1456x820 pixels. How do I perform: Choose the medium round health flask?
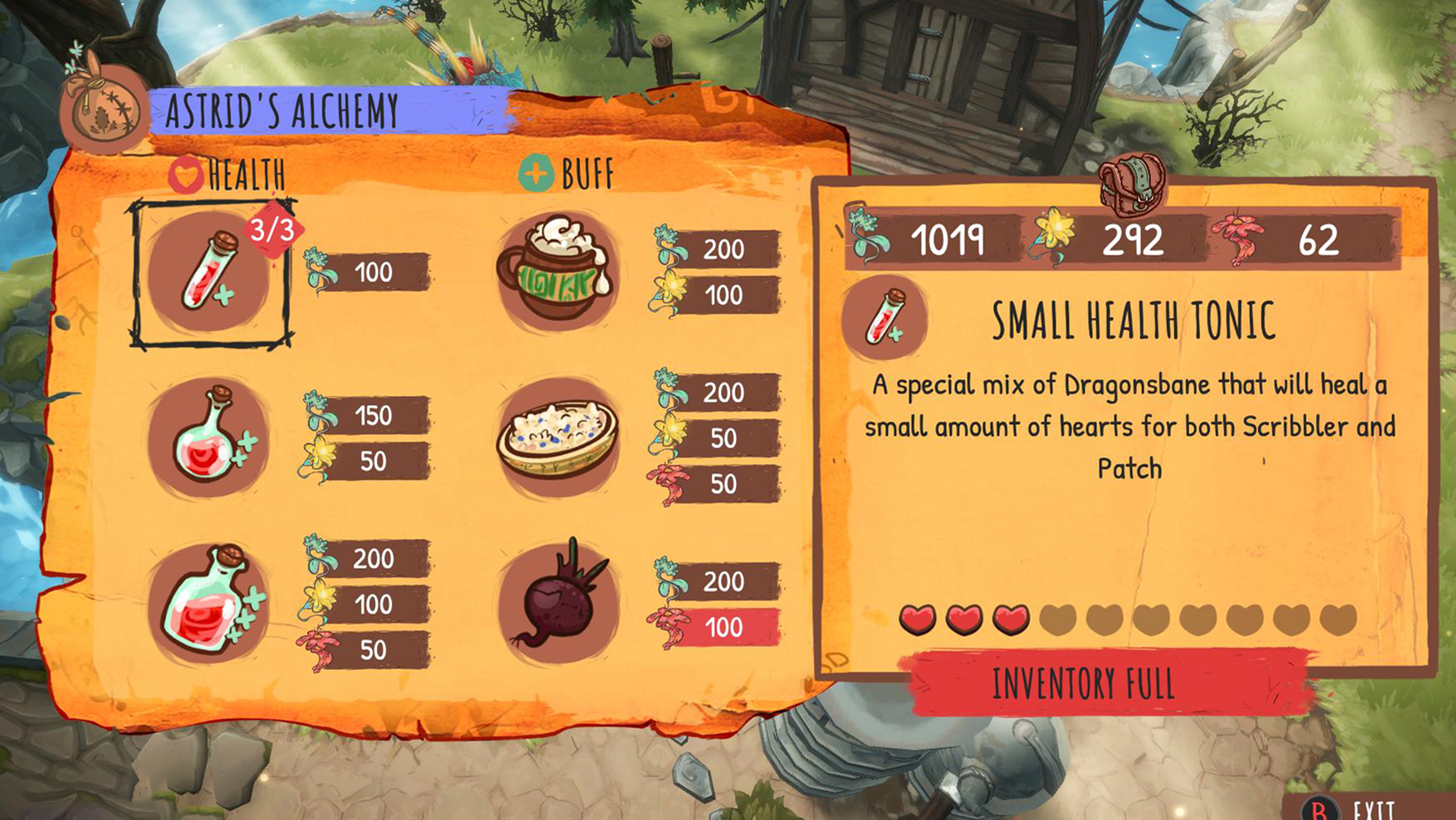tap(209, 437)
